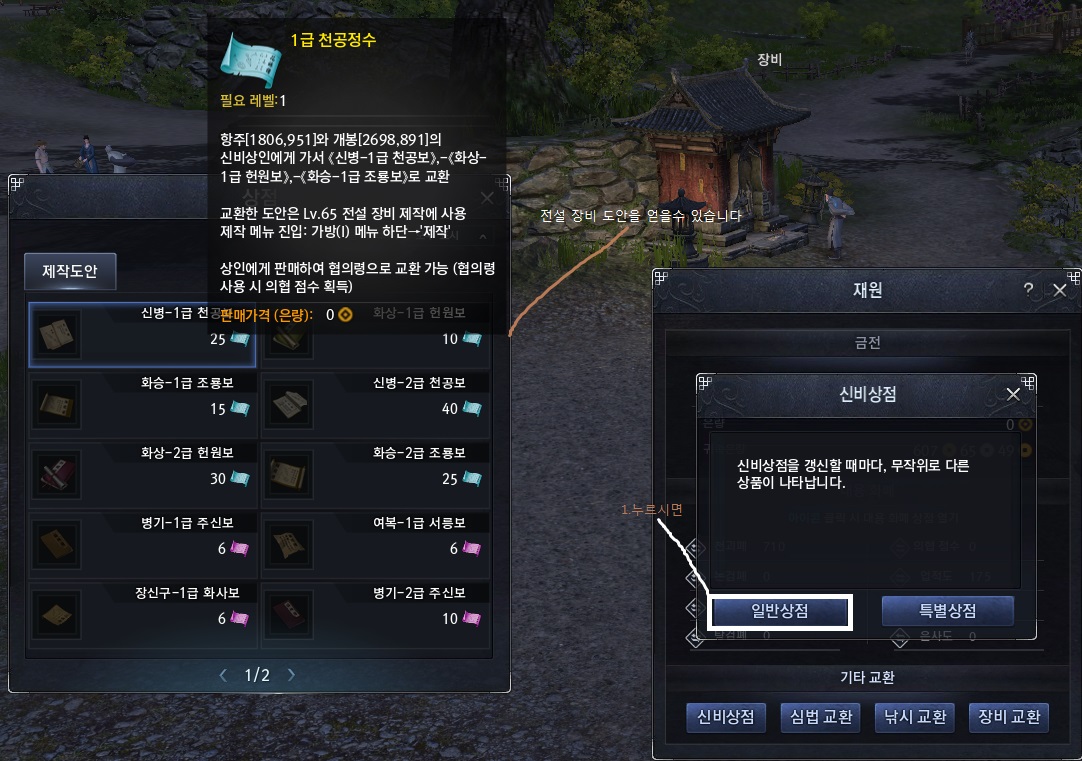The height and width of the screenshot is (761, 1082).
Task: Open the 특별상점 special shop
Action: [x=947, y=612]
